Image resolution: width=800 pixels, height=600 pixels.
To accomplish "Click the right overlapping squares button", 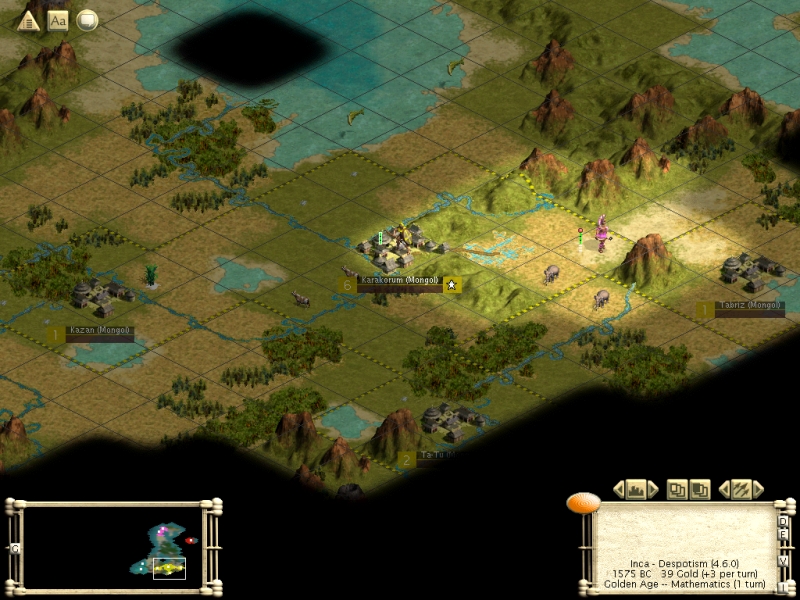I will coord(700,489).
